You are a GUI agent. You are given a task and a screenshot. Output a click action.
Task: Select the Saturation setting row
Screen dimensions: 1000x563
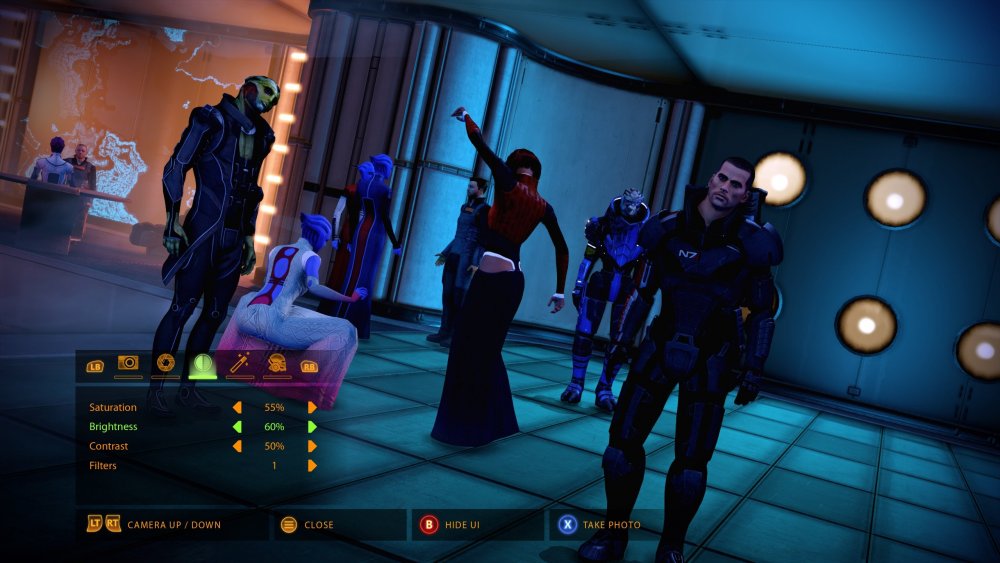[113, 408]
